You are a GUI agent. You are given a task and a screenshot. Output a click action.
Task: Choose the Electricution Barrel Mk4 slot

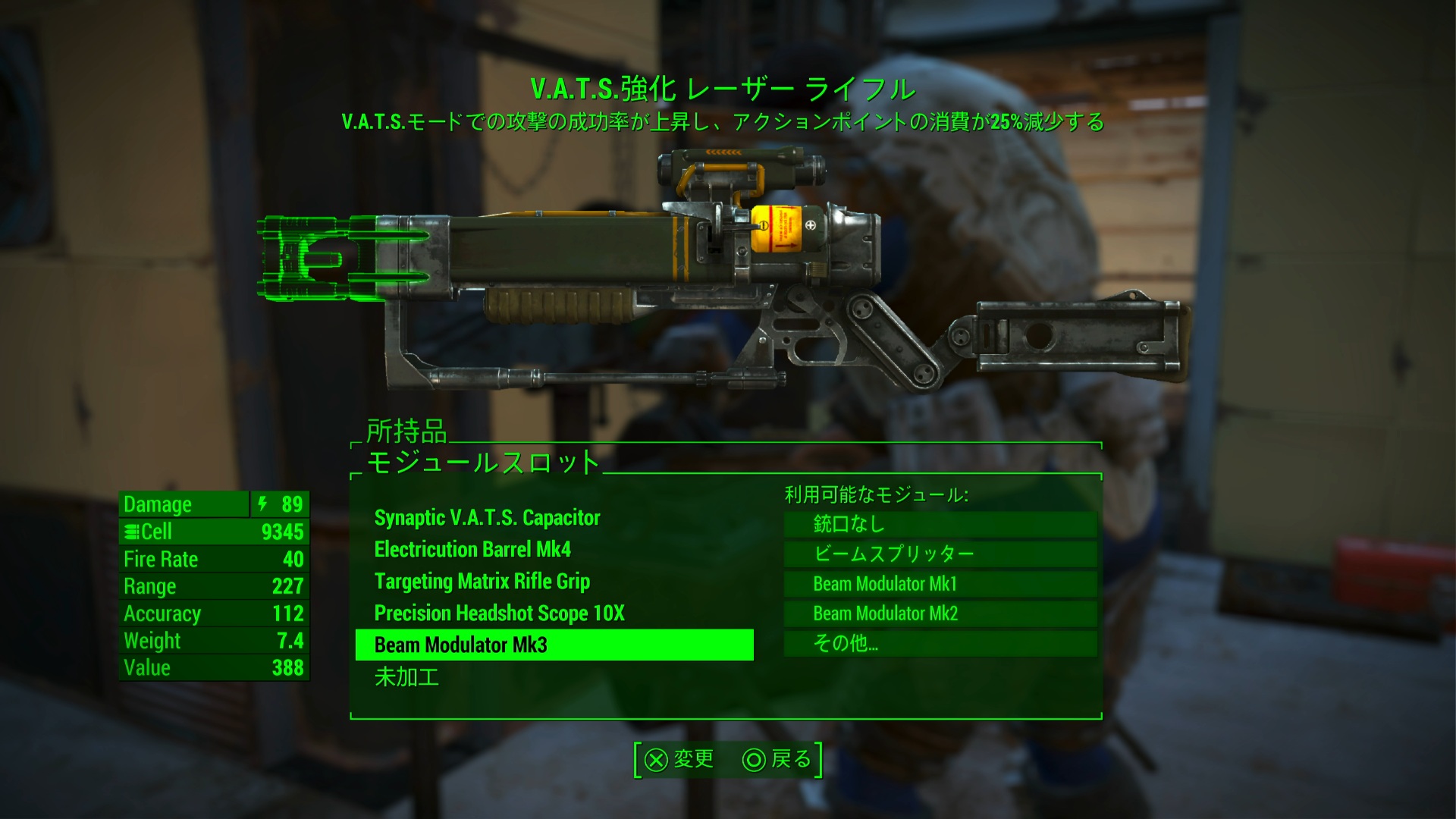[472, 550]
